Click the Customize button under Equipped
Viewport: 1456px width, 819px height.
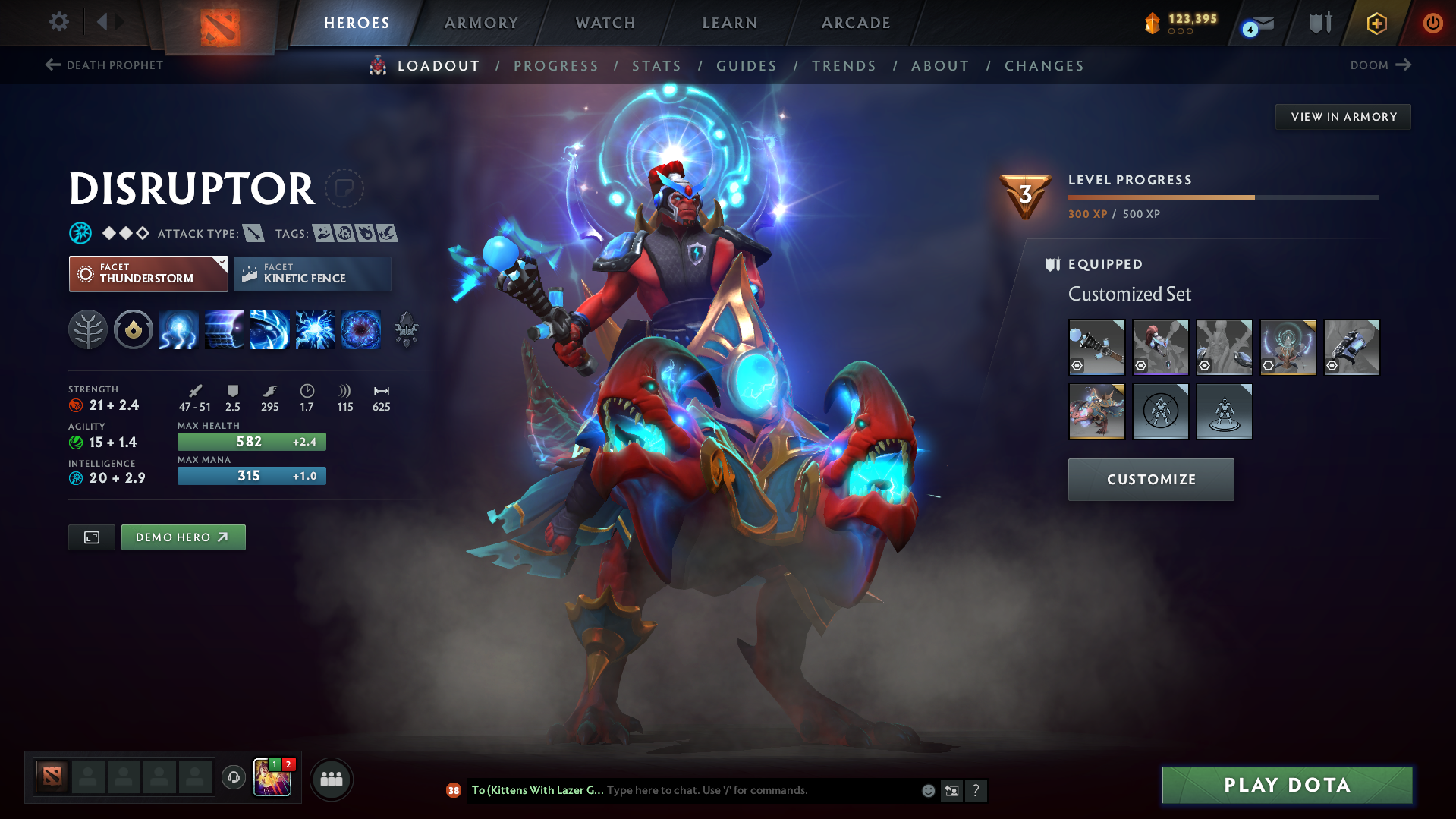pos(1150,479)
